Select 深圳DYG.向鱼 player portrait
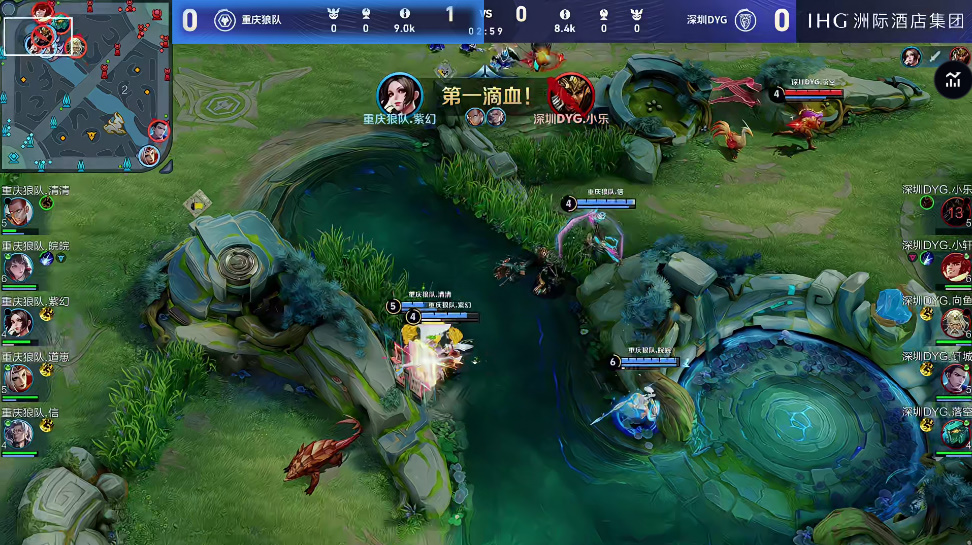Viewport: 972px width, 545px height. point(954,322)
